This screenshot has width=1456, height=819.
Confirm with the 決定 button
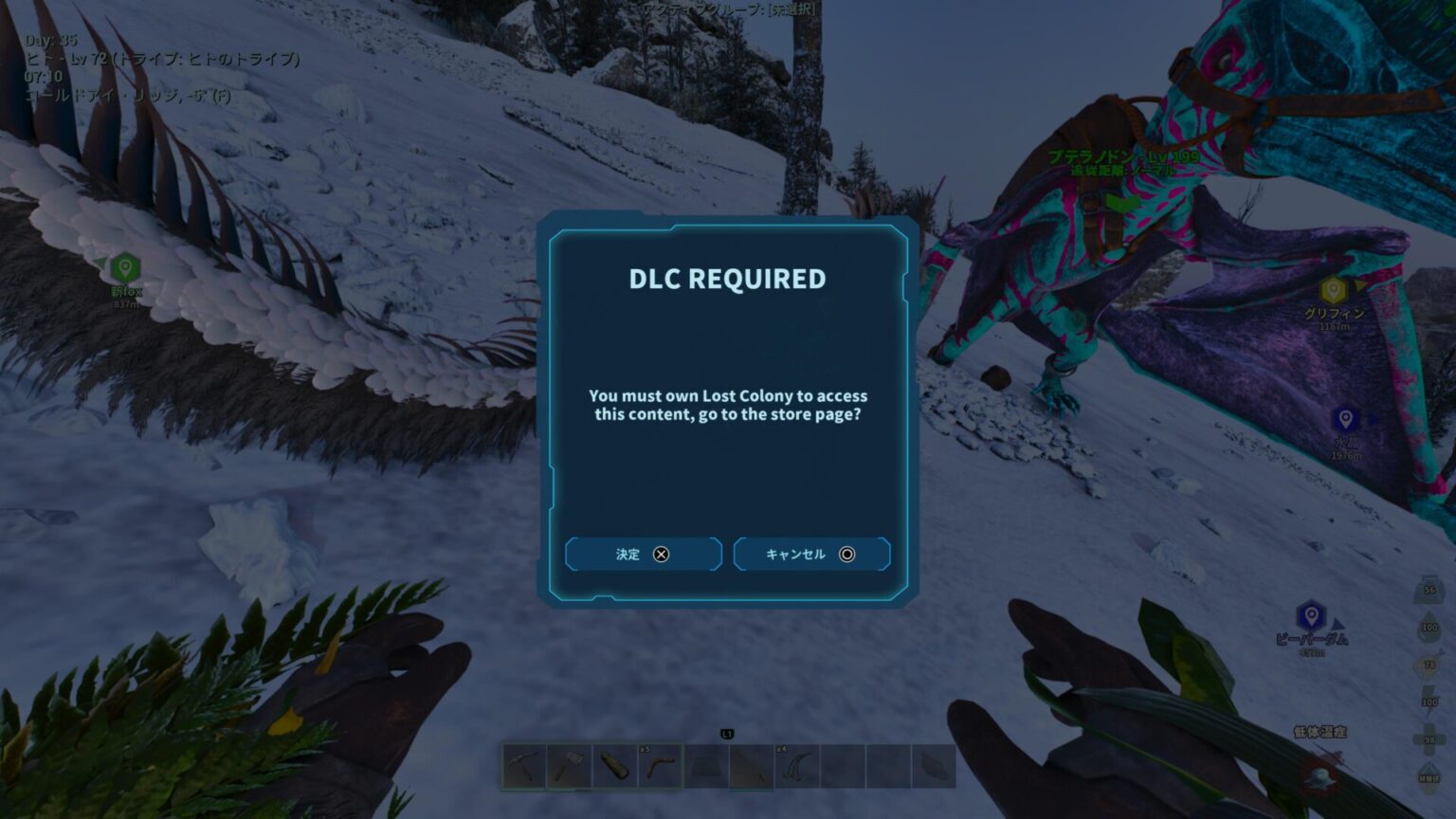click(x=643, y=555)
